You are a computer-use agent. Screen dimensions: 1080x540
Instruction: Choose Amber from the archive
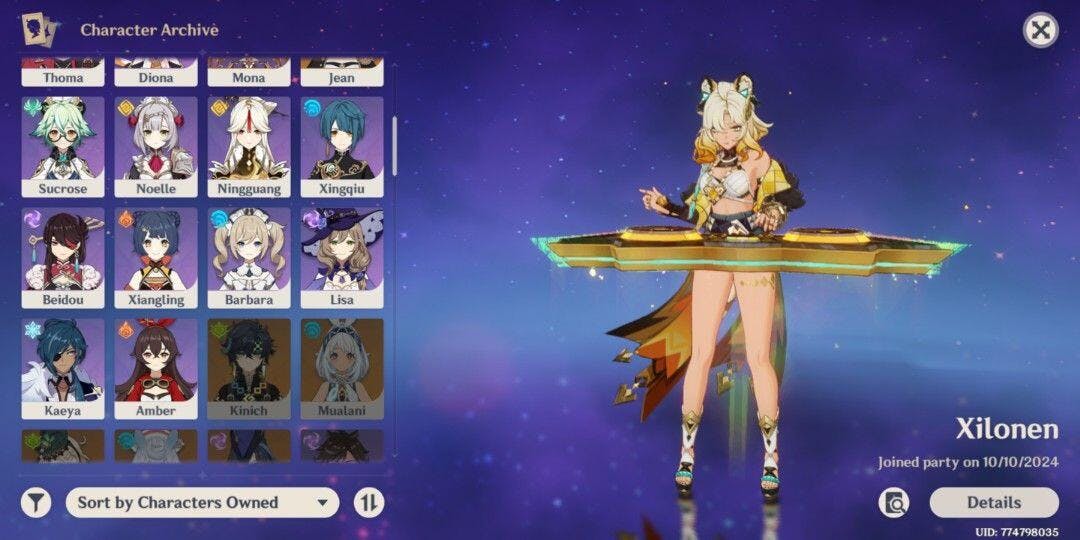pyautogui.click(x=156, y=368)
